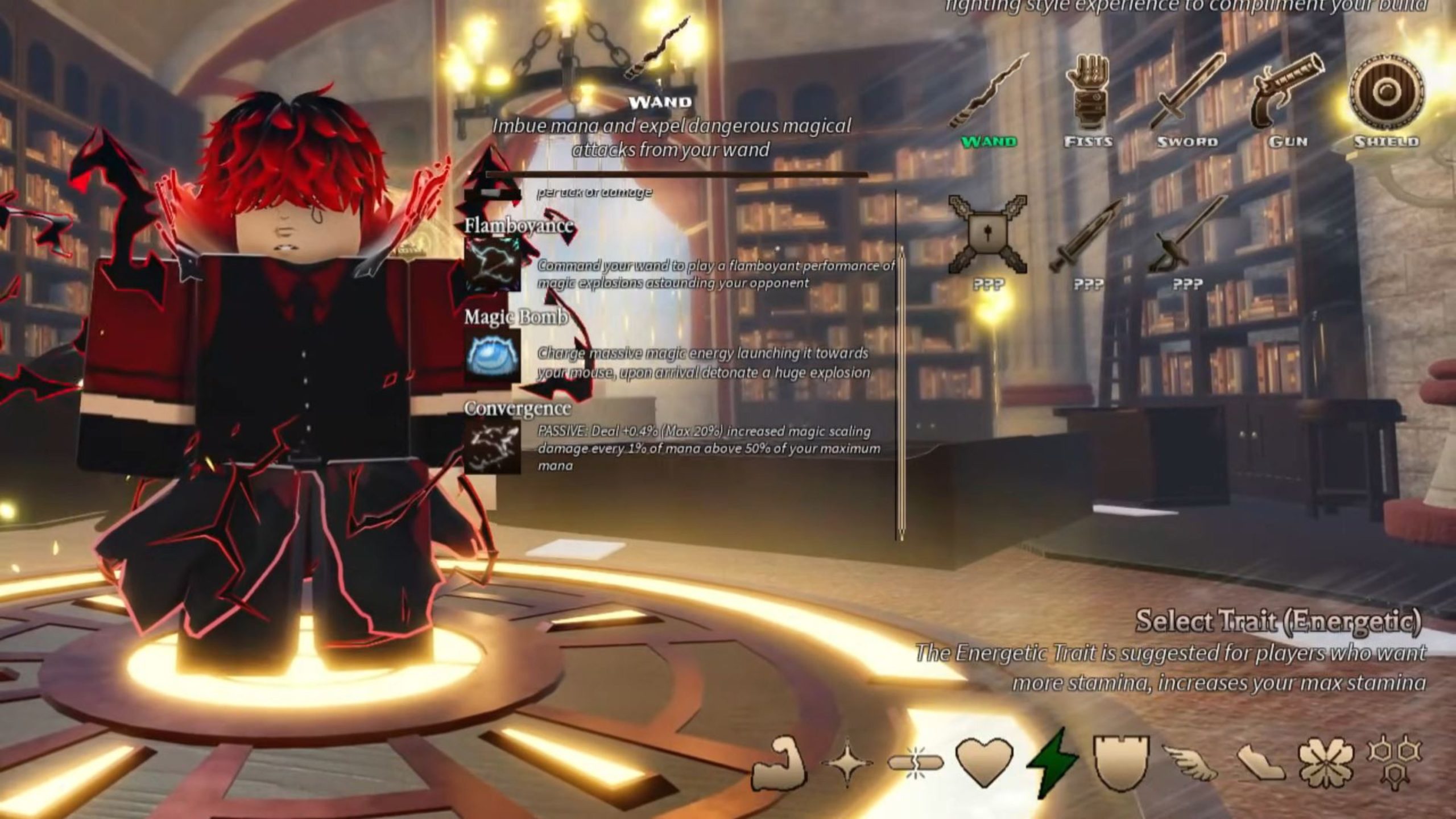Pick the broken bar trait icon
The height and width of the screenshot is (819, 1456).
[x=915, y=763]
